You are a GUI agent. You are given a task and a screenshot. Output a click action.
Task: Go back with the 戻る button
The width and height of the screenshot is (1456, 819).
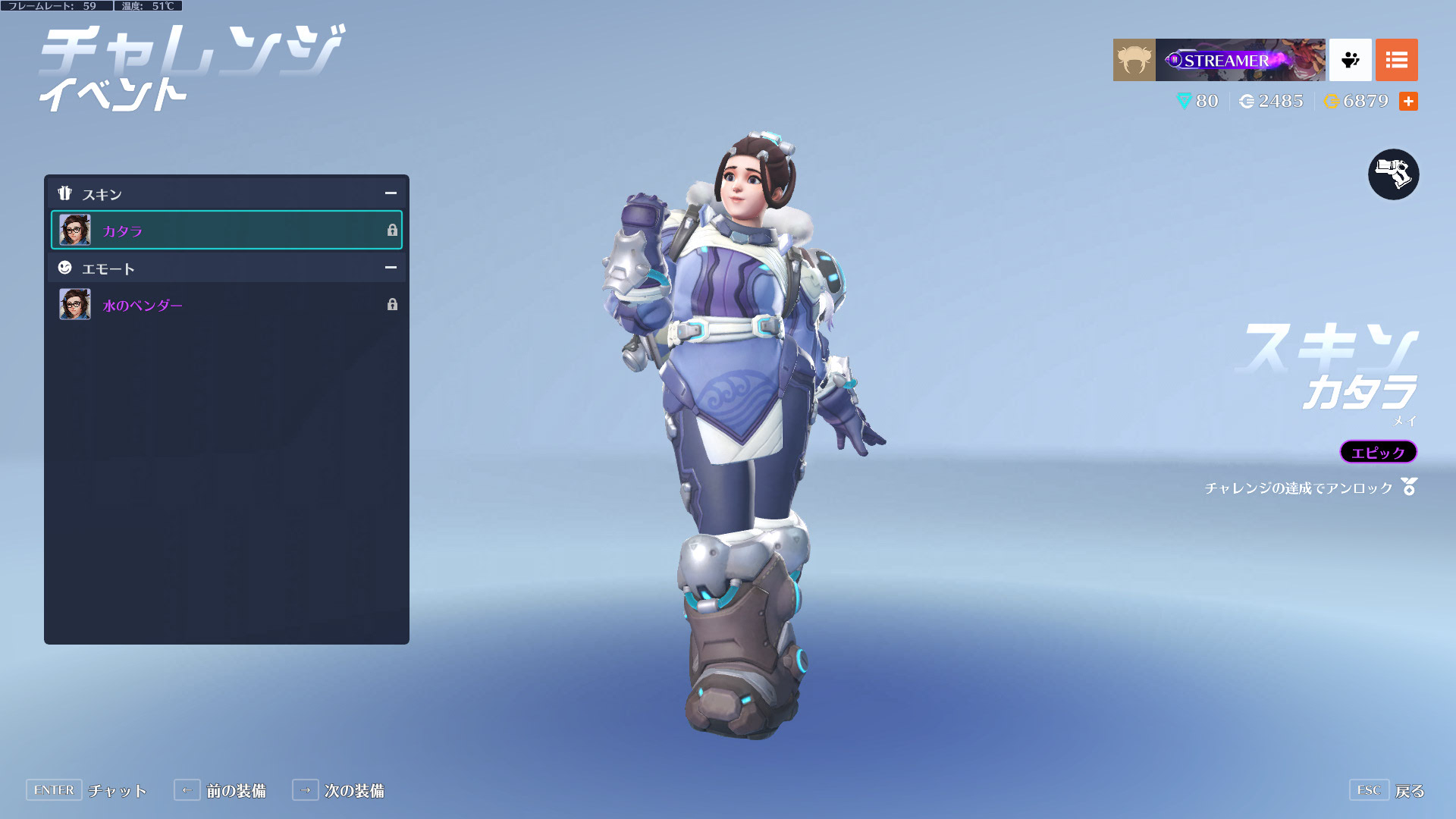pyautogui.click(x=1387, y=790)
